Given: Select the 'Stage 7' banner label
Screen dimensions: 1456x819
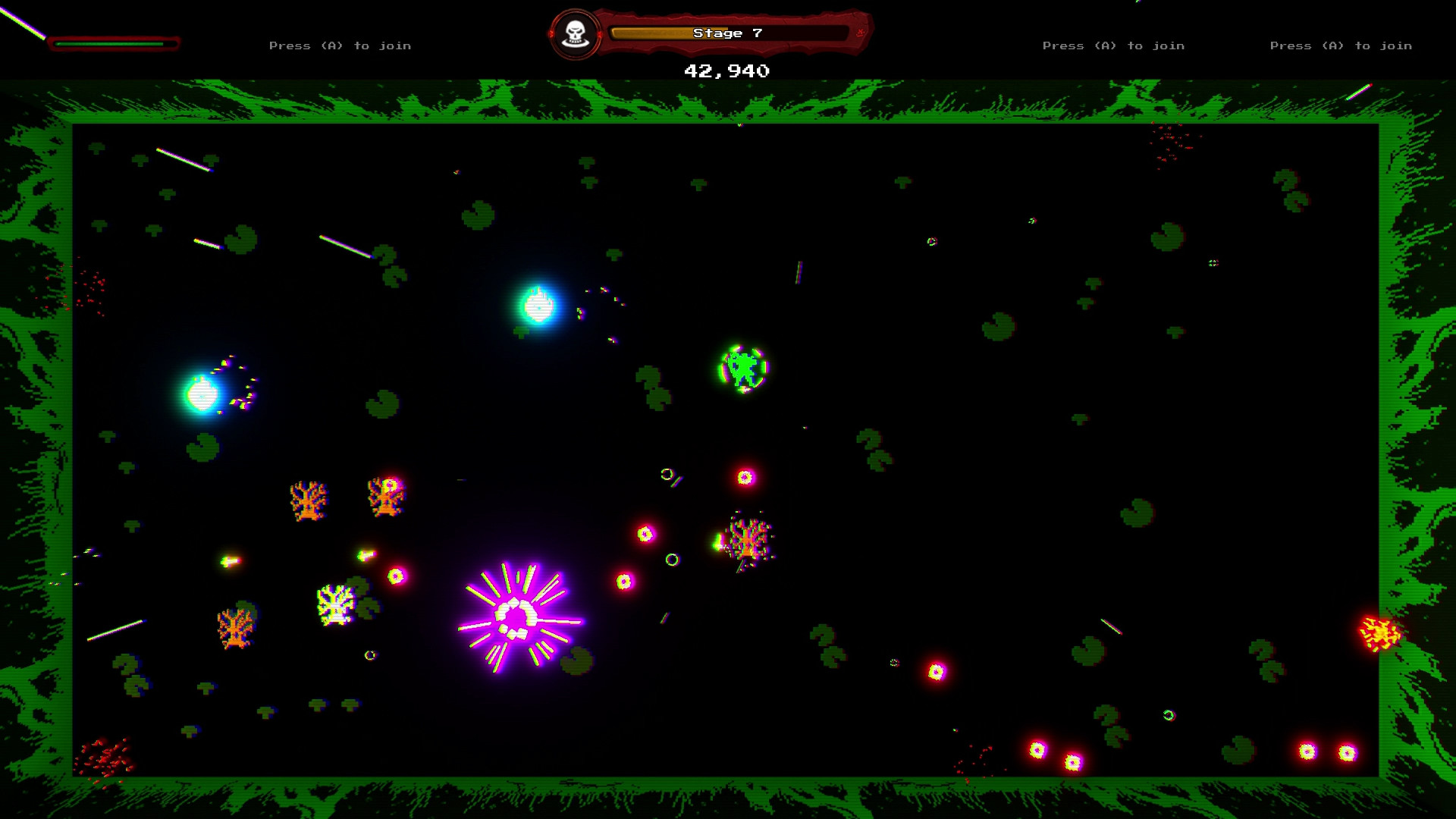Looking at the screenshot, I should [726, 33].
